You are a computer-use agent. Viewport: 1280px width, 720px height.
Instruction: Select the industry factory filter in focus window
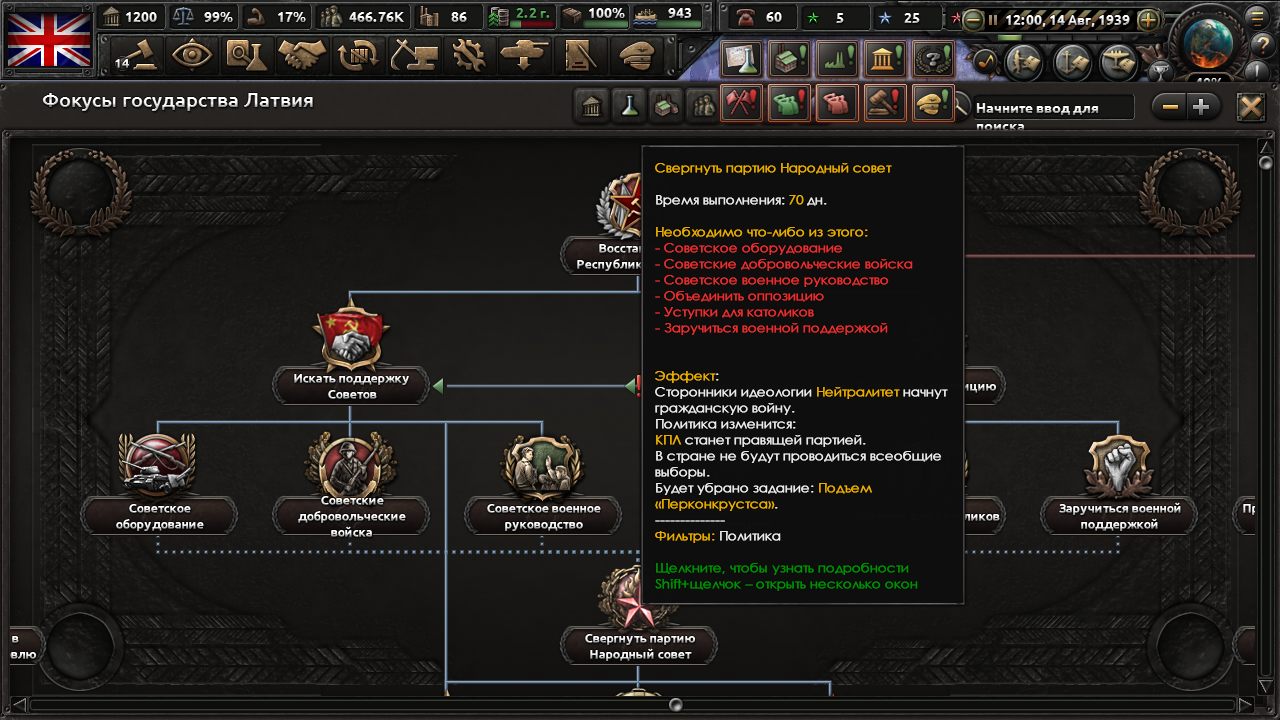666,105
